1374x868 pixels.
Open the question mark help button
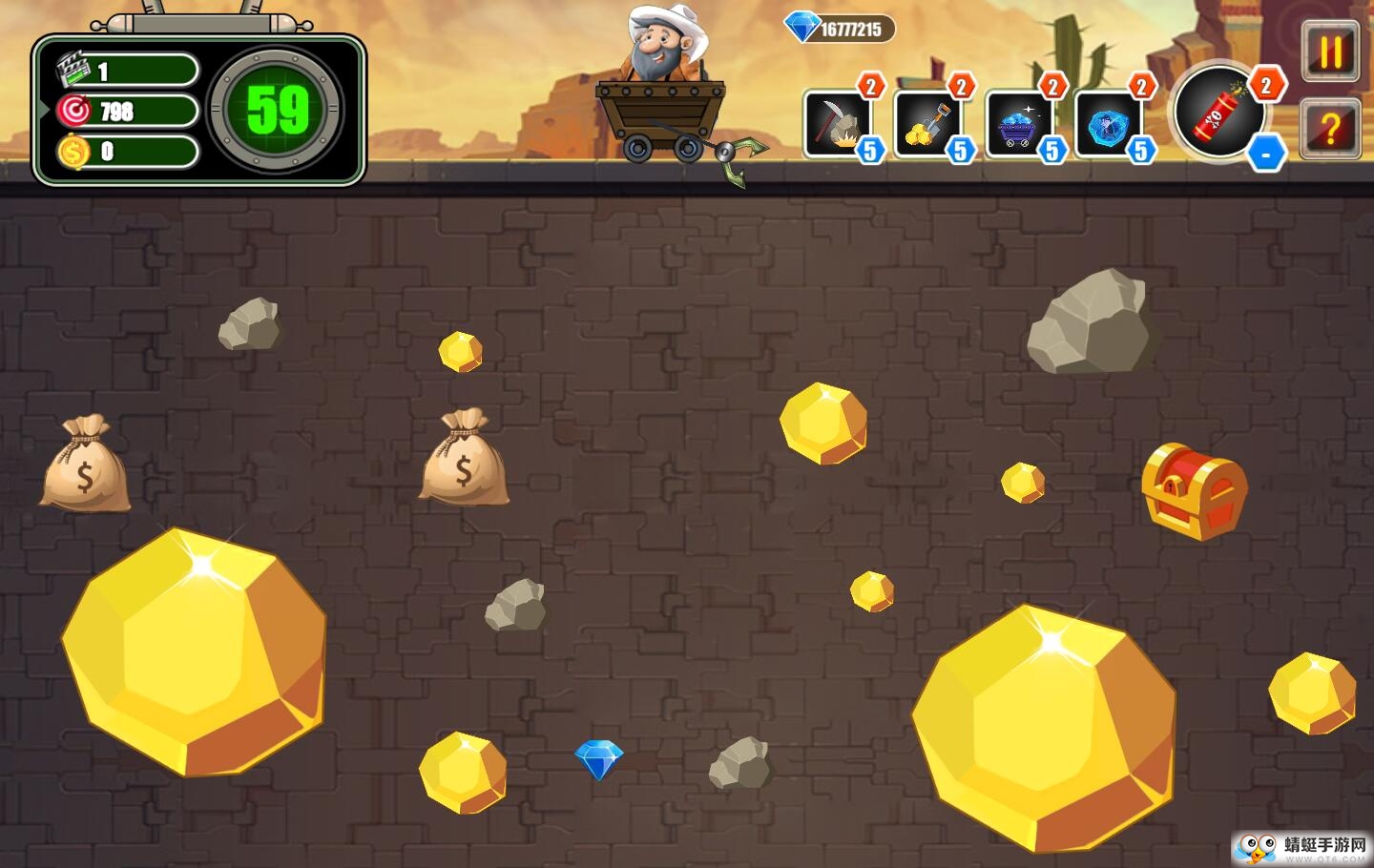(x=1331, y=128)
